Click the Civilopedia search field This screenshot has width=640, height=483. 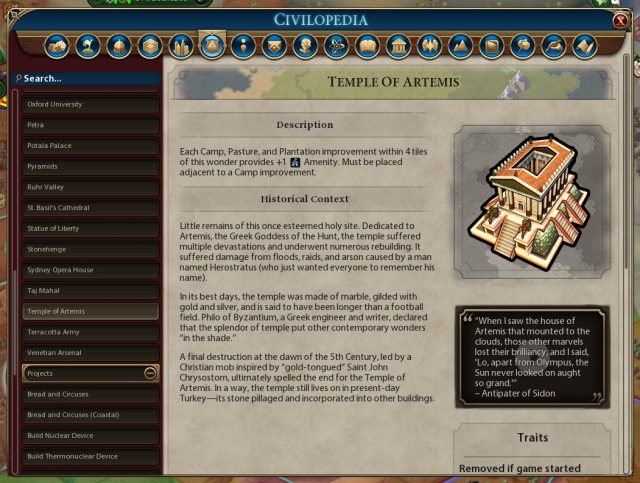click(x=88, y=78)
